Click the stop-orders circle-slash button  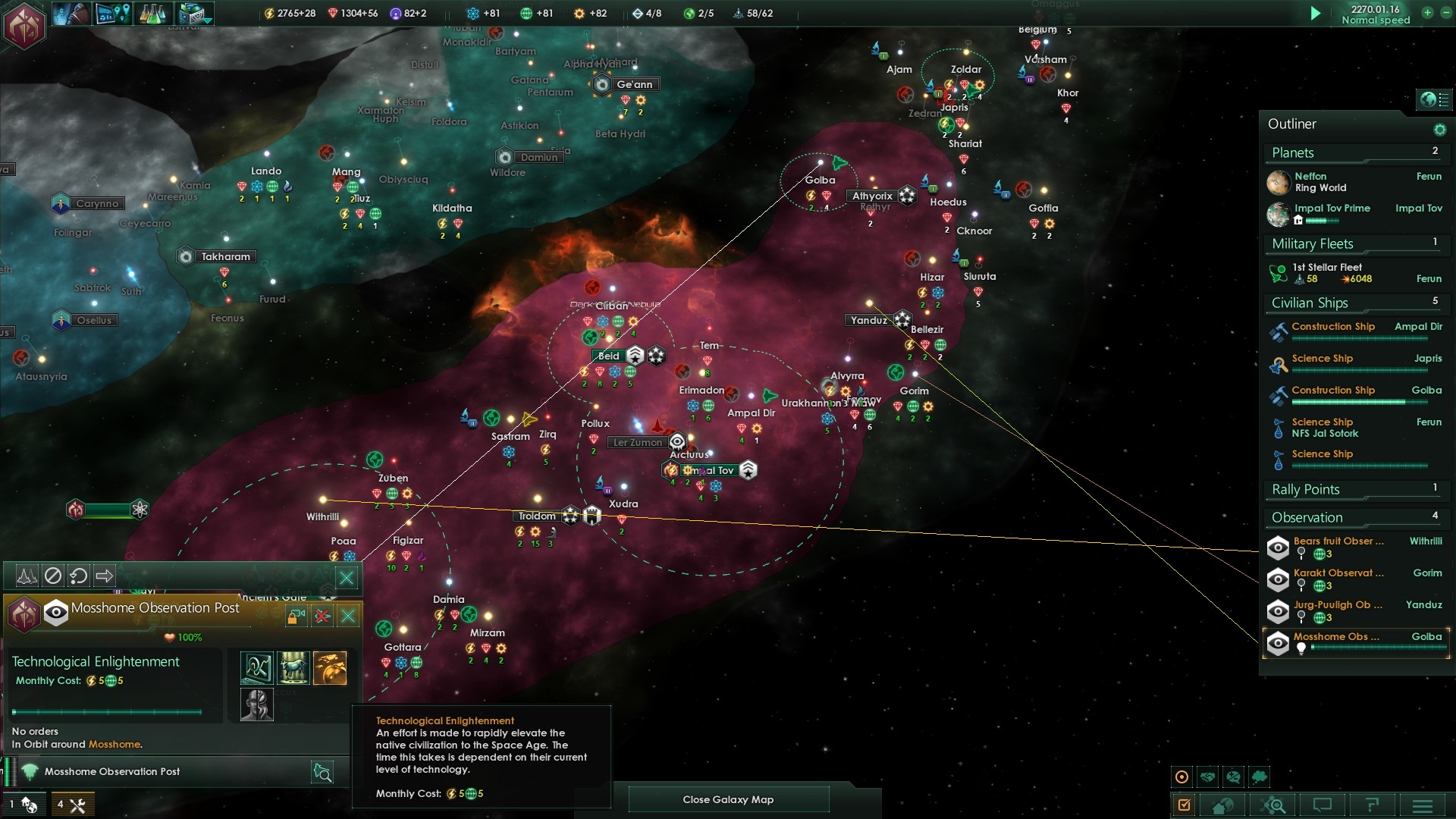(52, 576)
